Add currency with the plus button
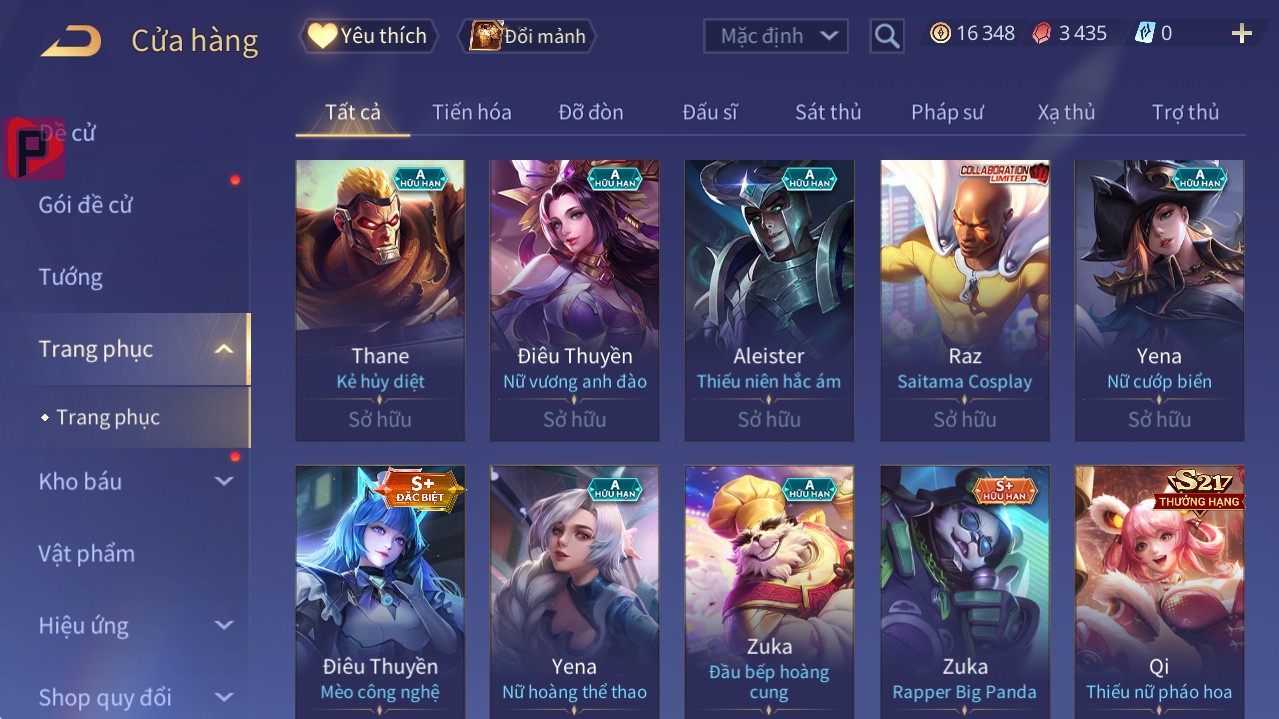The image size is (1279, 719). point(1241,34)
